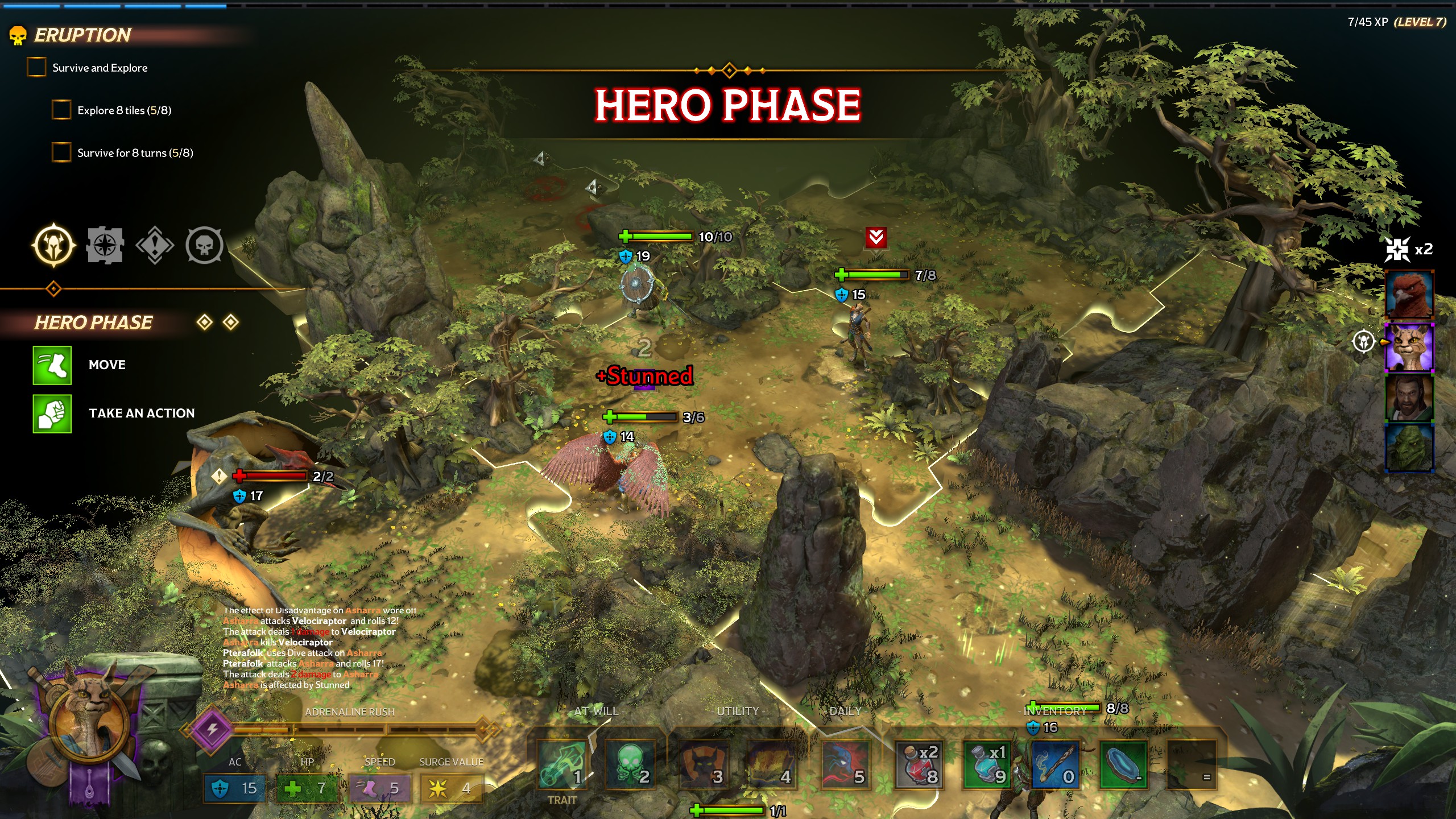
Task: Click the healing surge counter icon
Action: [1398, 249]
